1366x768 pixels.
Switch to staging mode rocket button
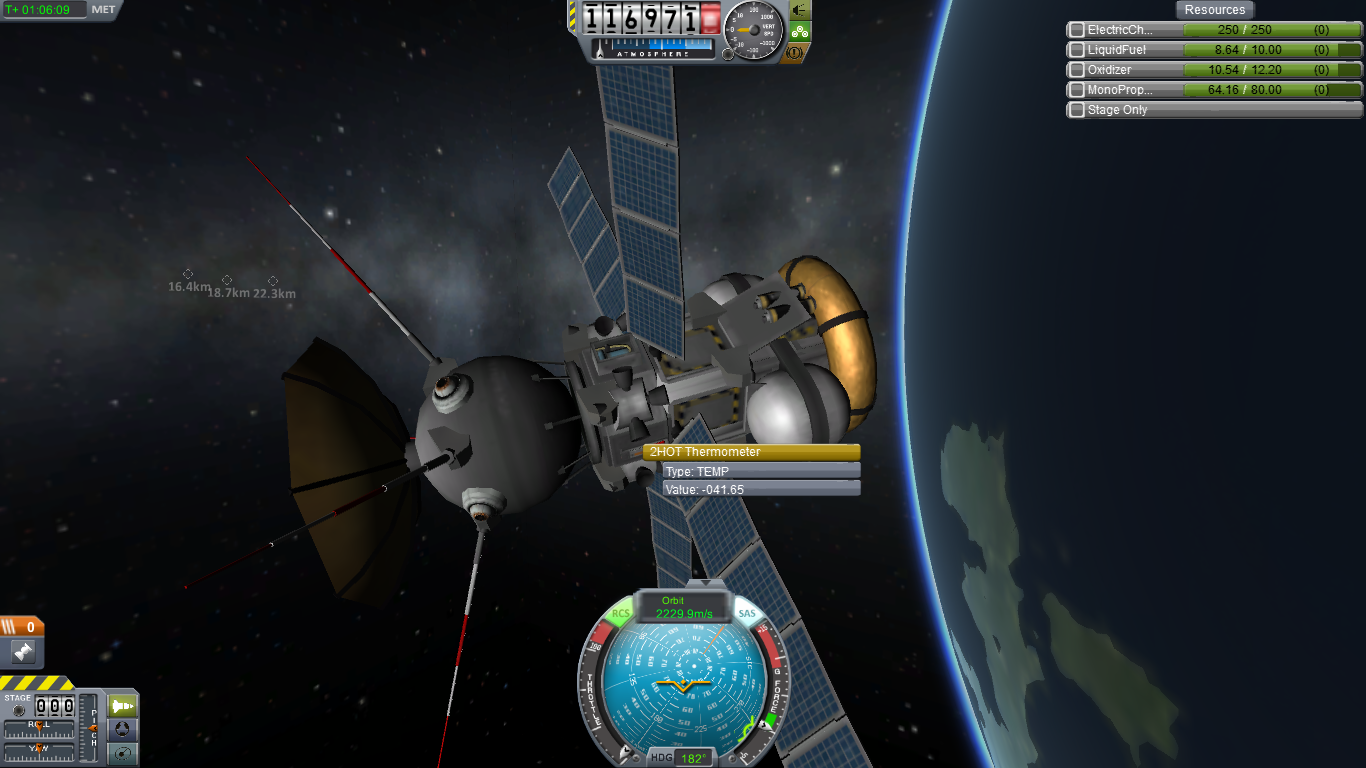[123, 706]
